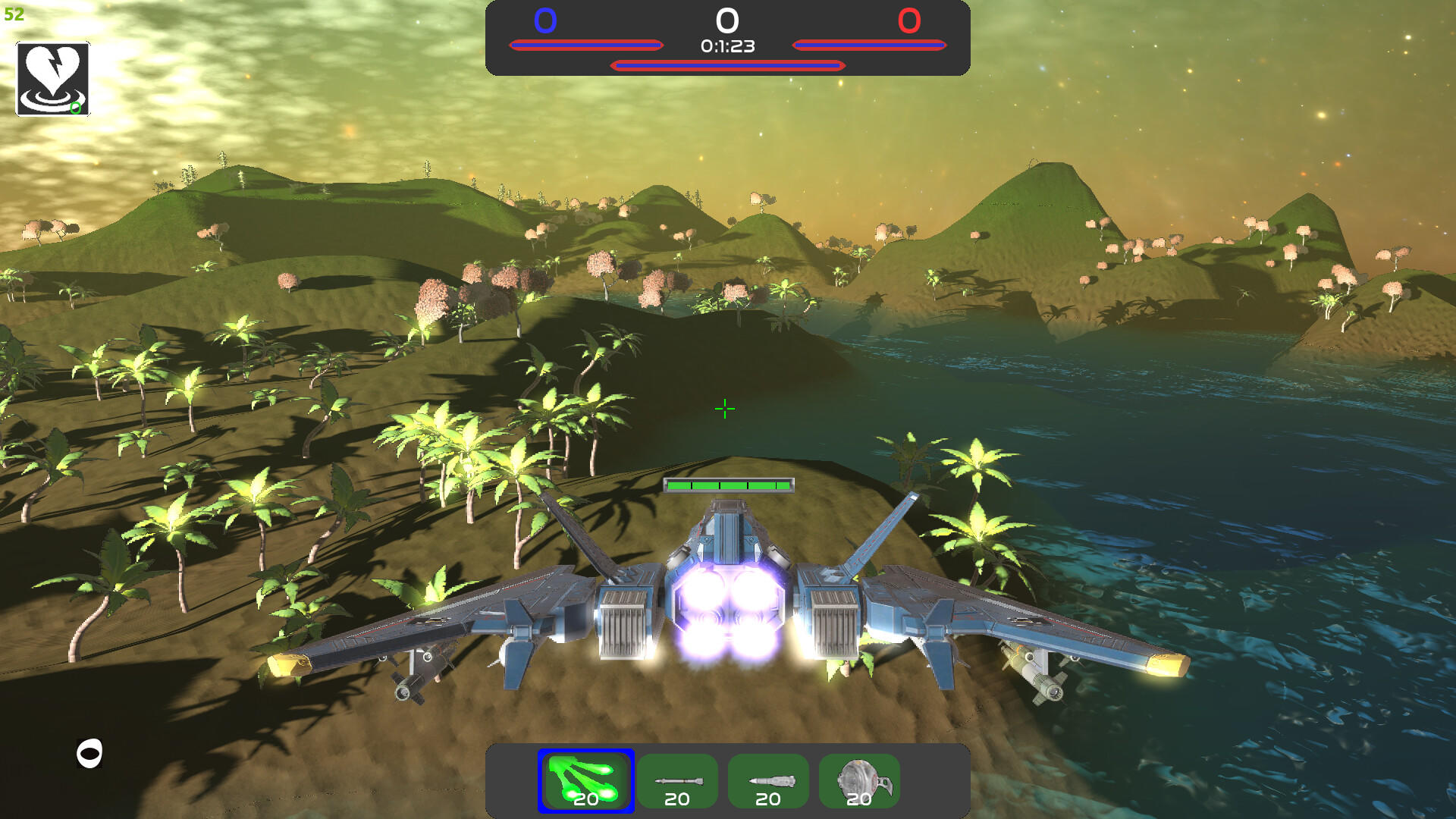Viewport: 1456px width, 819px height.
Task: Select the mine weapon slot
Action: tap(859, 780)
